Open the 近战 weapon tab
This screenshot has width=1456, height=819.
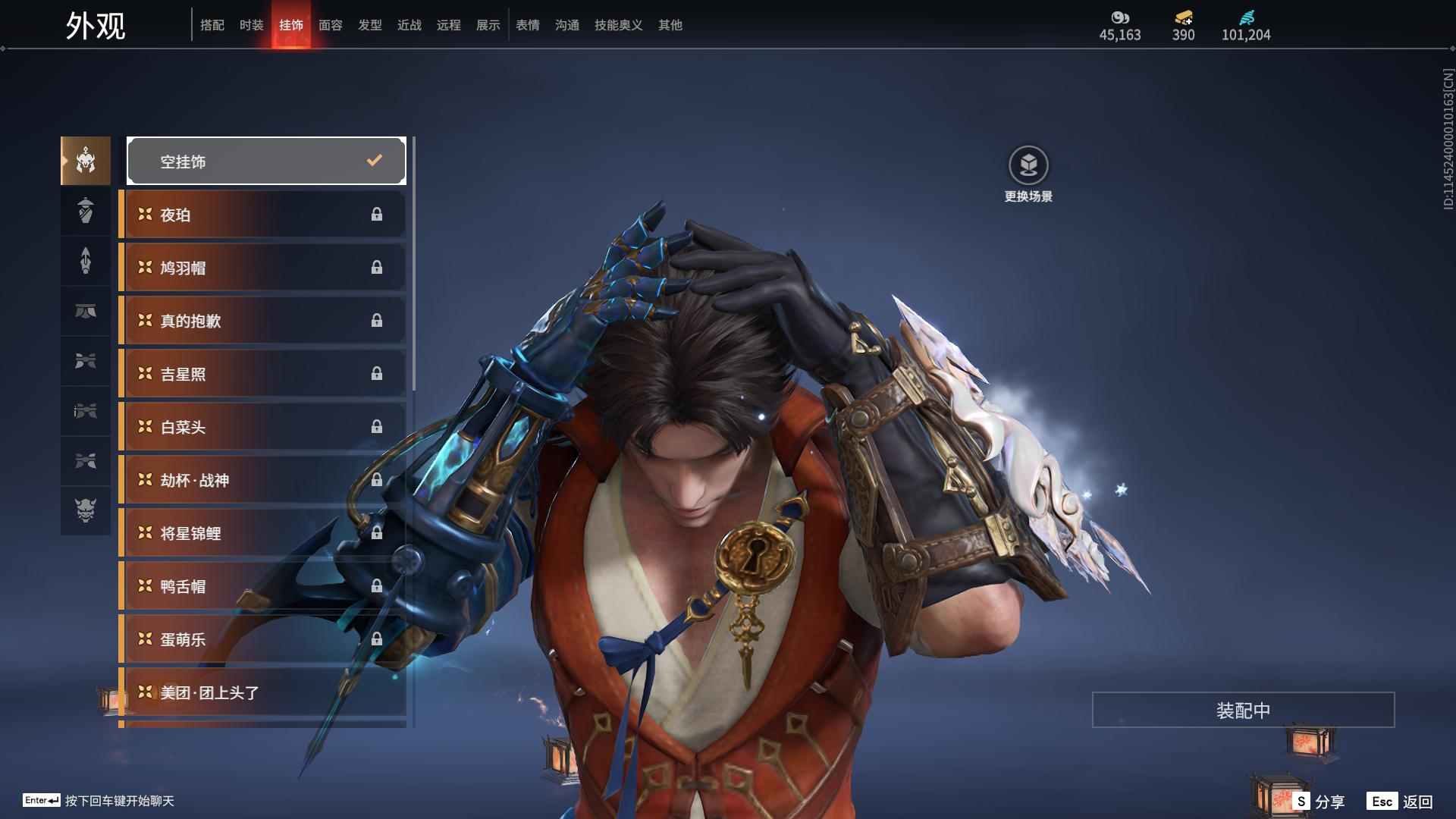[x=409, y=25]
